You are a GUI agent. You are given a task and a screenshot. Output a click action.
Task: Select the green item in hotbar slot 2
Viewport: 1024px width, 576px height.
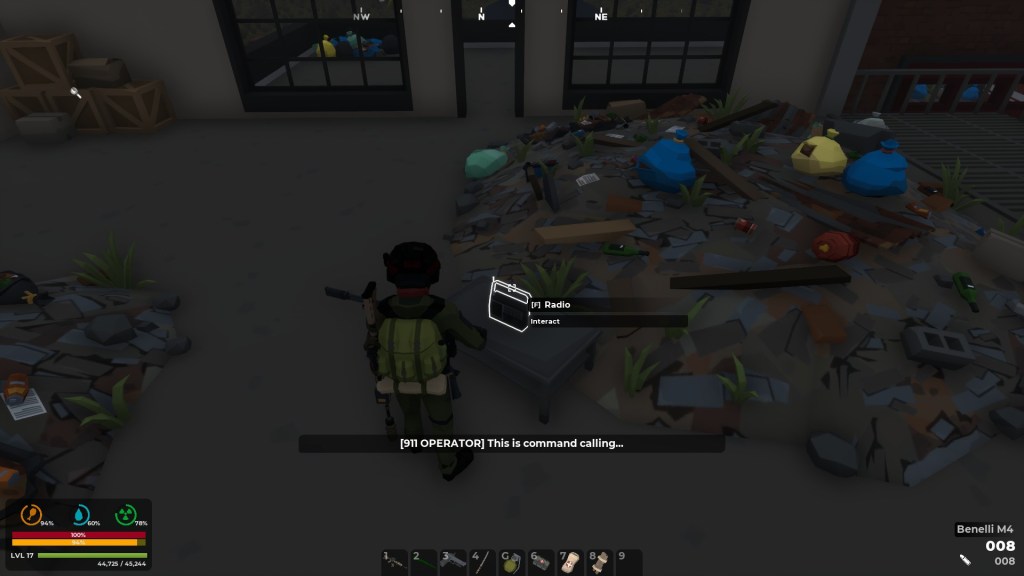point(424,561)
